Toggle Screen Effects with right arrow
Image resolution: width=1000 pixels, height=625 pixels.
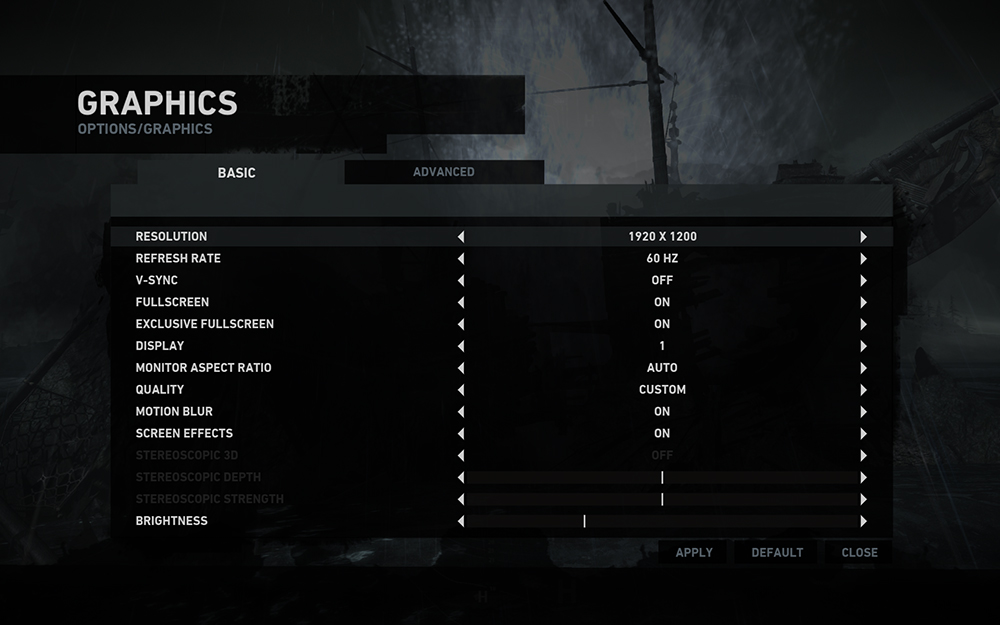863,434
